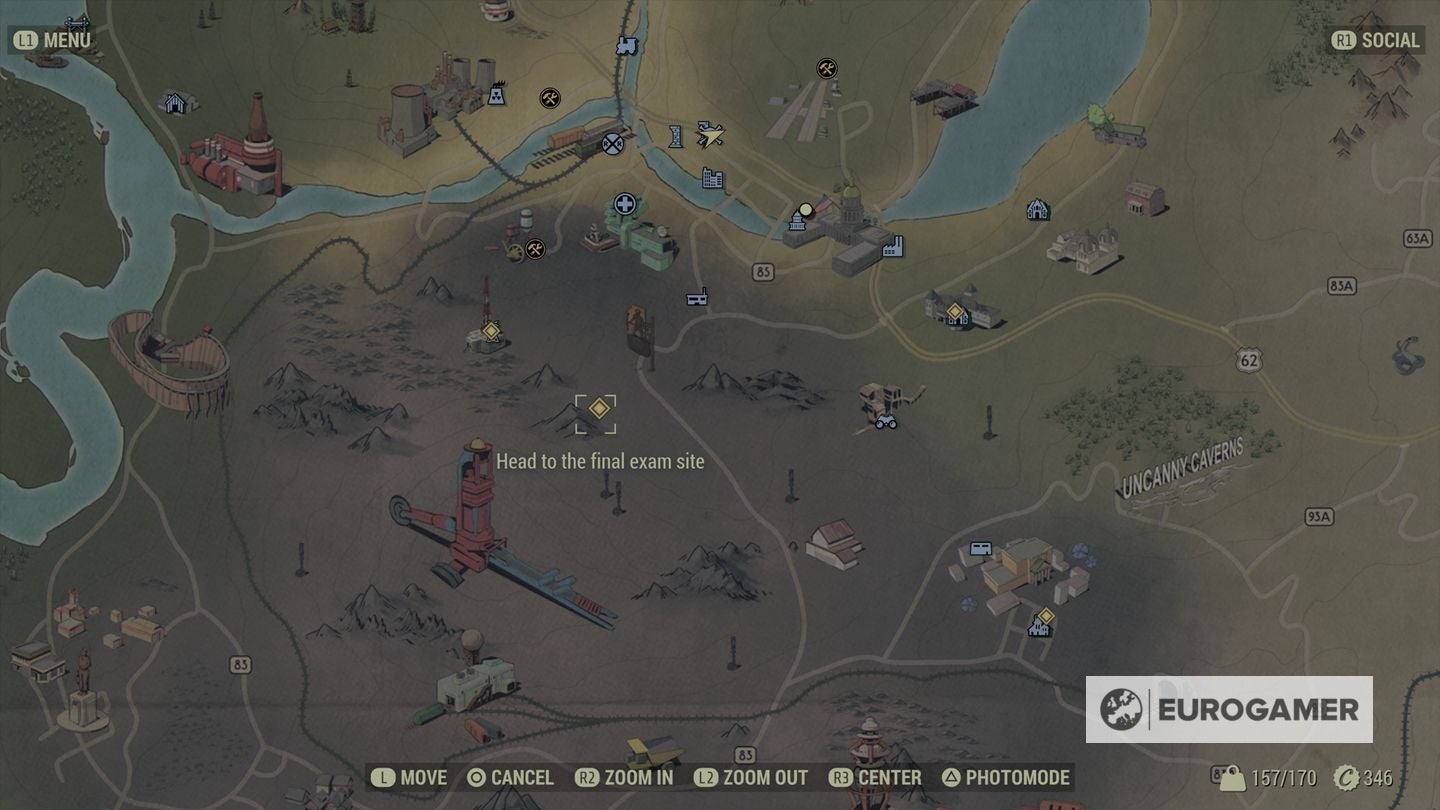Choose the railroad crossing map marker
Viewport: 1440px width, 810px height.
point(612,144)
